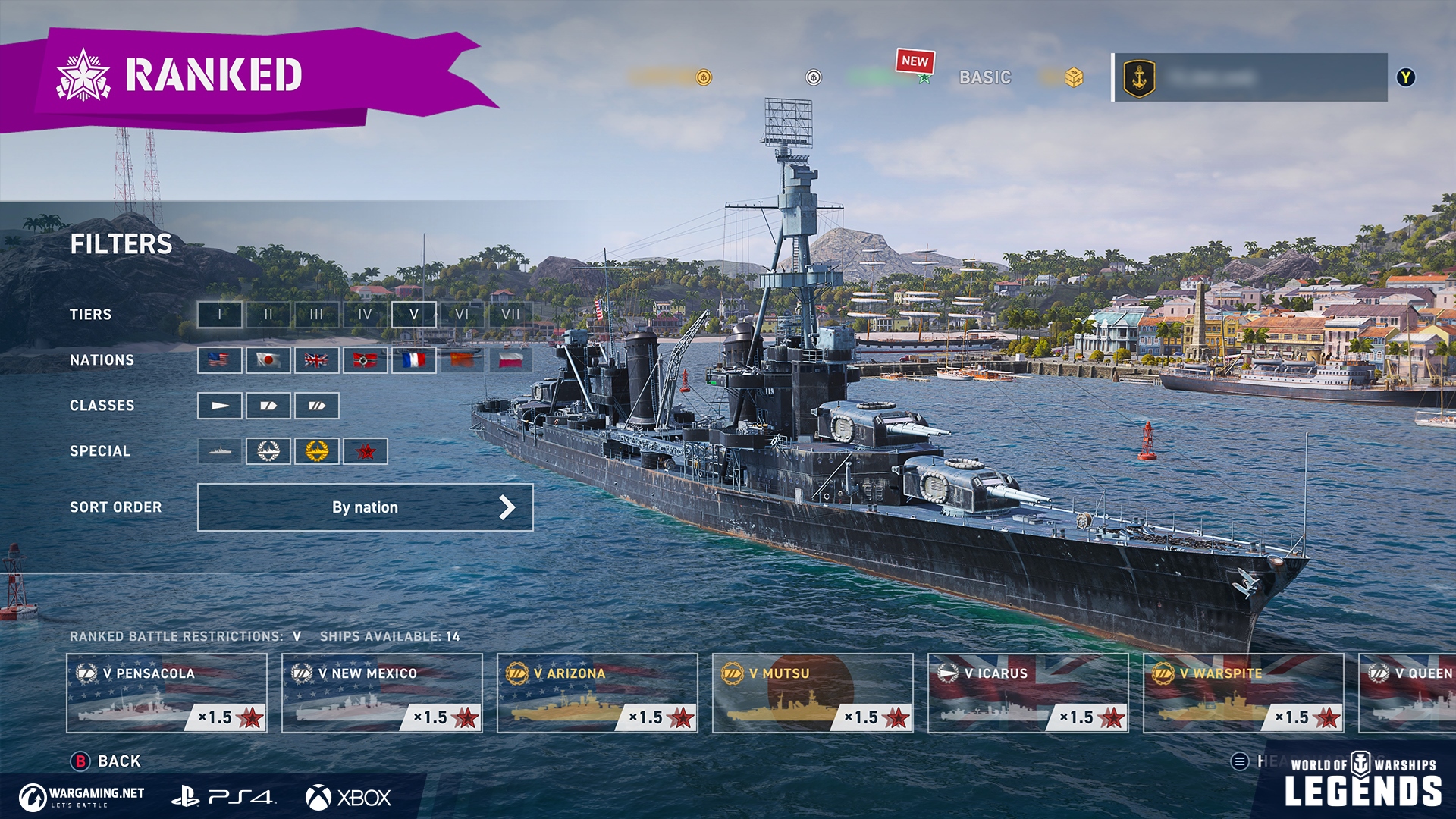Choose the V Icarus ship card
Image resolution: width=1456 pixels, height=819 pixels.
click(x=1028, y=693)
